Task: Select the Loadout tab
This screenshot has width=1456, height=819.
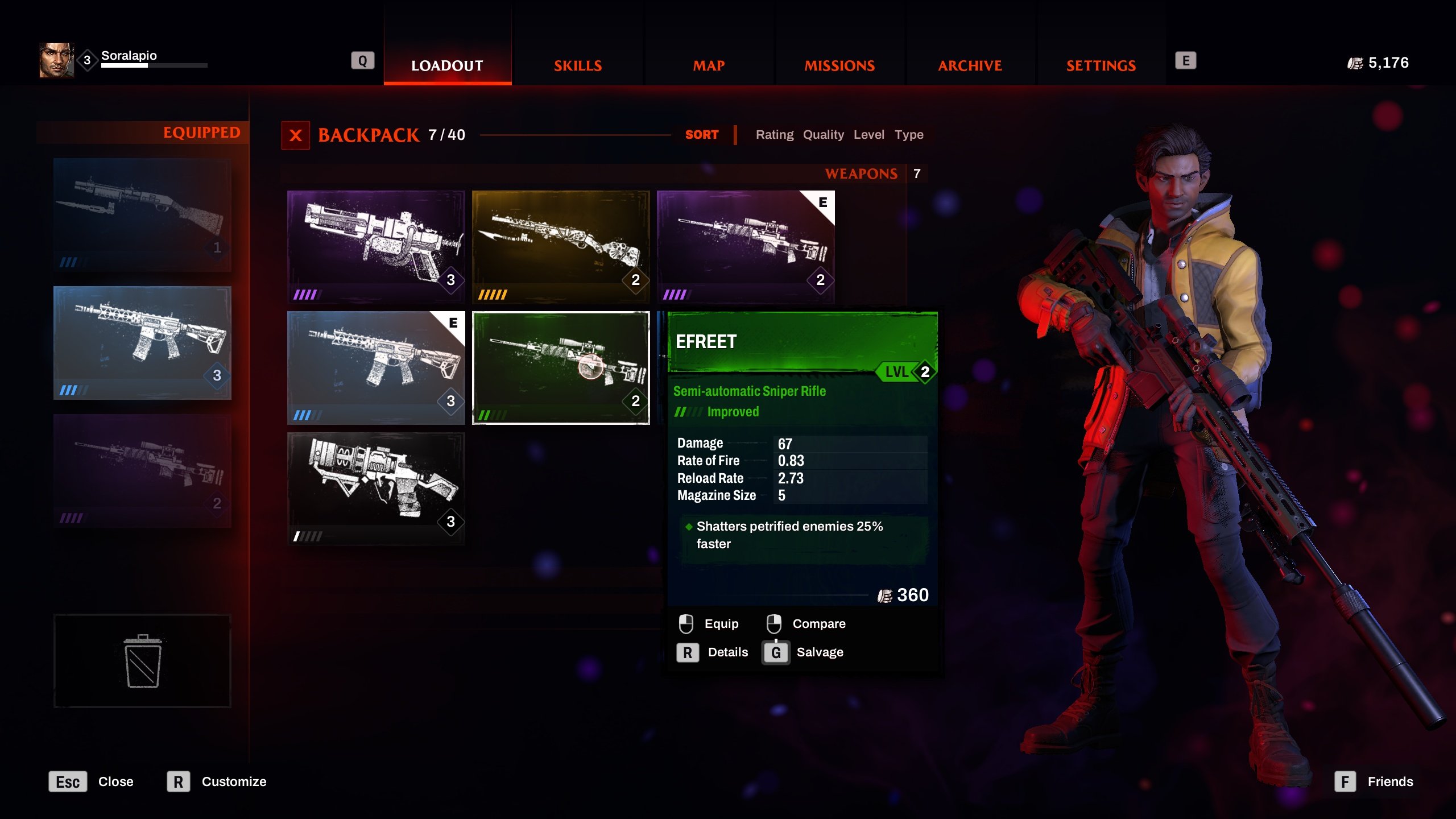Action: [447, 65]
